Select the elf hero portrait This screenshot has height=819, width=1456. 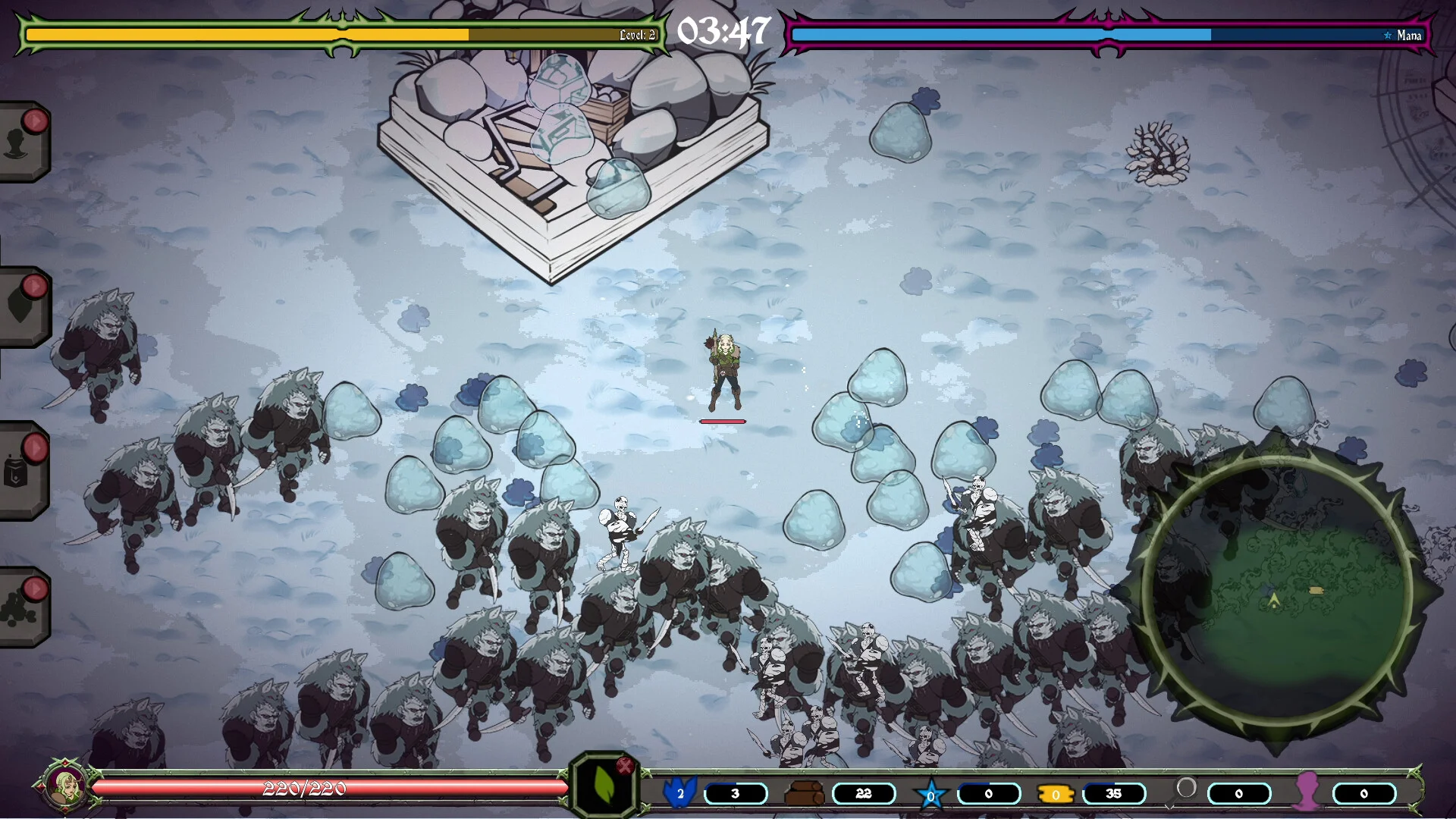click(x=65, y=786)
